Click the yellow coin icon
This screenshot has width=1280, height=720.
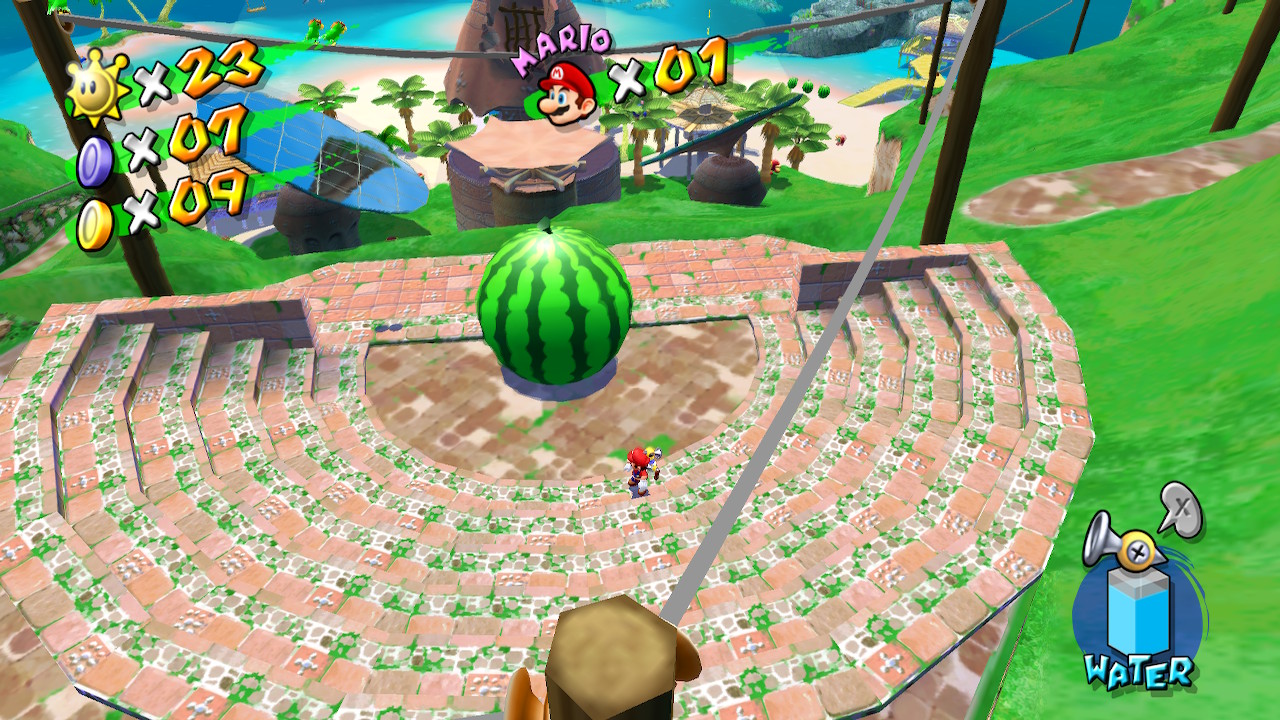[x=95, y=226]
